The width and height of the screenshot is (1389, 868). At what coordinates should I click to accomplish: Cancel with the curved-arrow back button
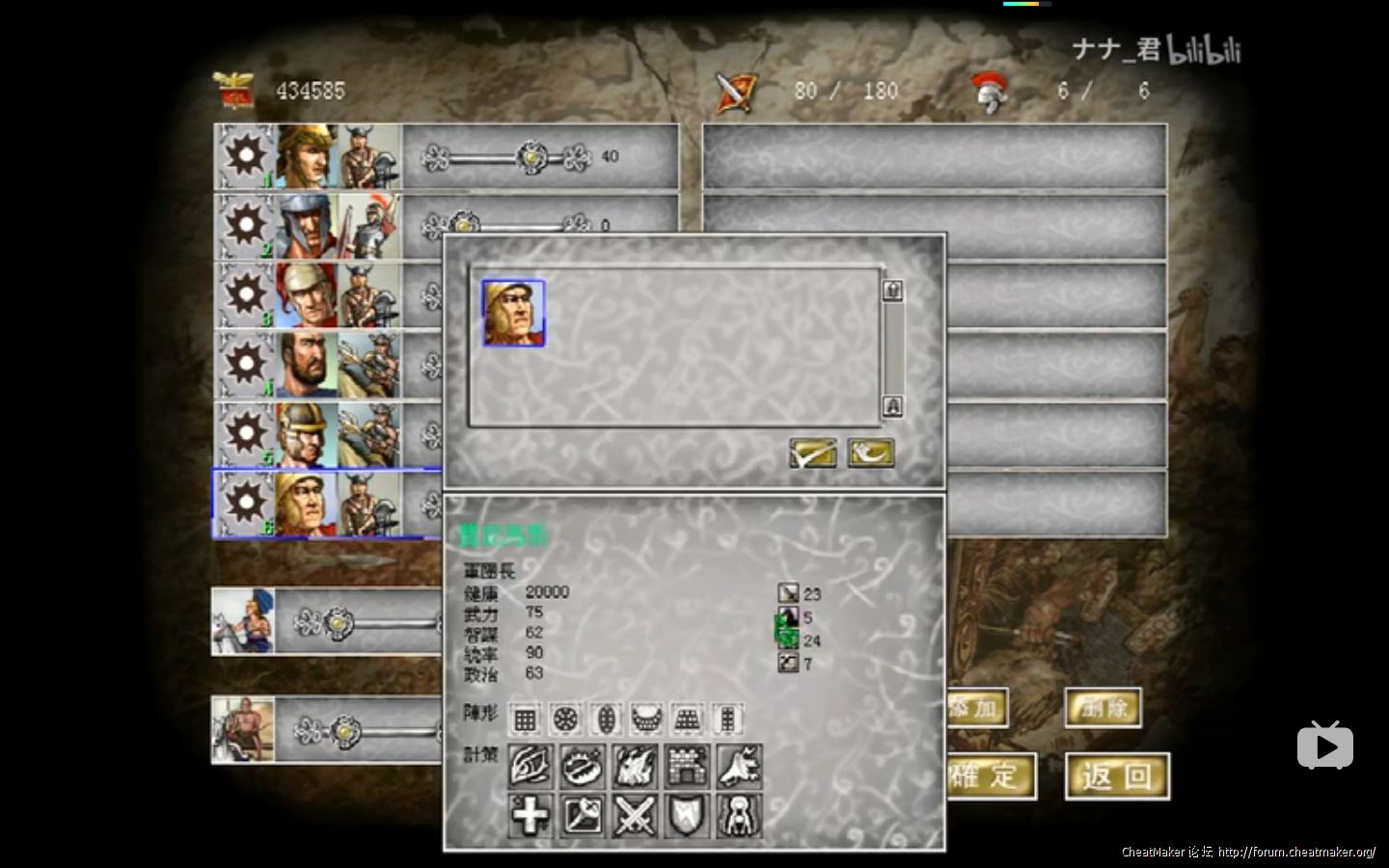[x=870, y=452]
